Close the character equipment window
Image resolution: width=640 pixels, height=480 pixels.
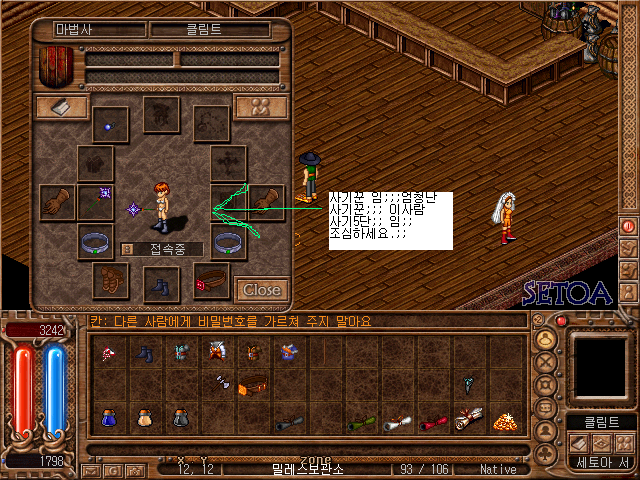pyautogui.click(x=262, y=290)
